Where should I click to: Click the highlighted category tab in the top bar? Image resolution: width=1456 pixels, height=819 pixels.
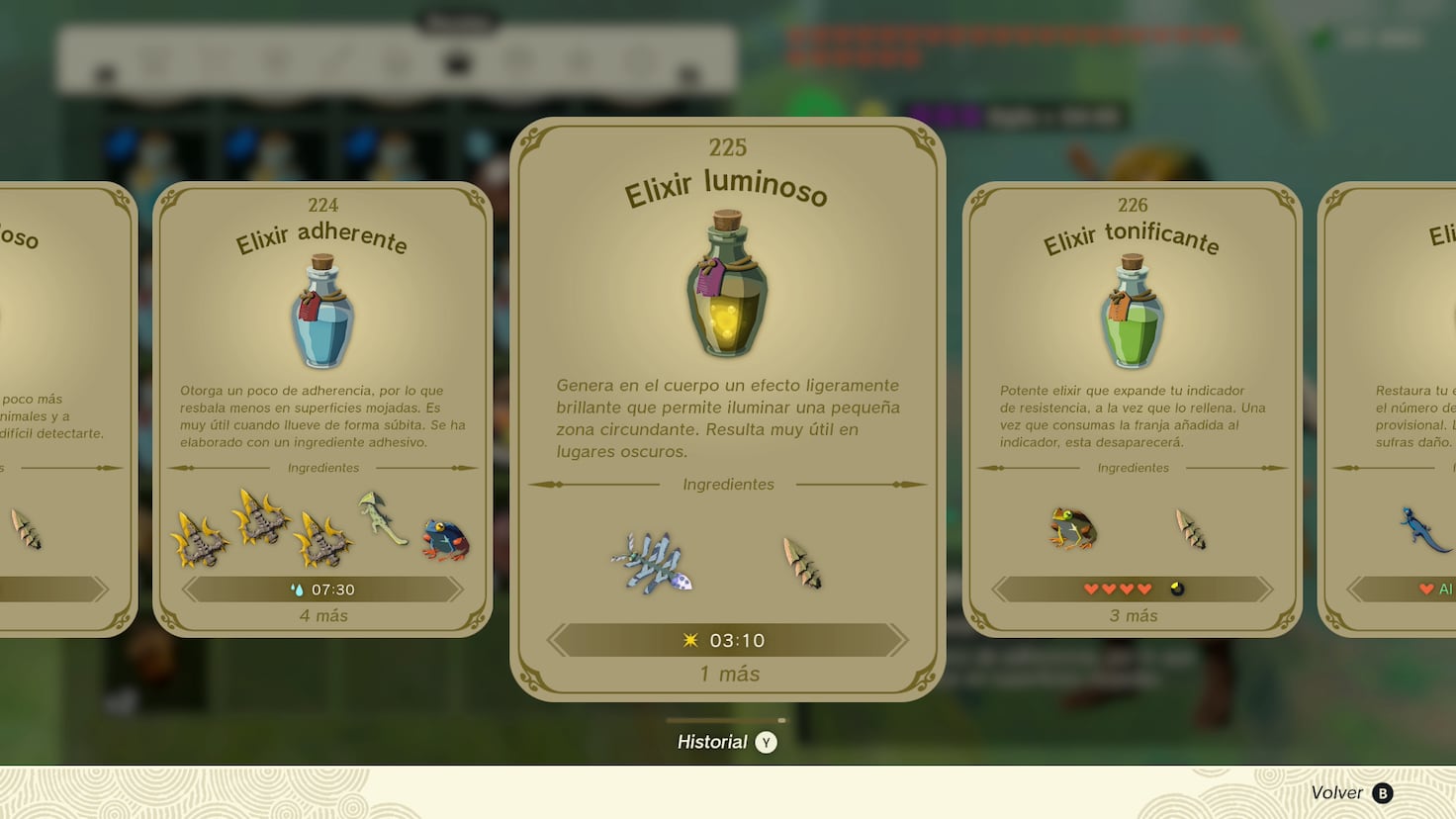pos(457,61)
